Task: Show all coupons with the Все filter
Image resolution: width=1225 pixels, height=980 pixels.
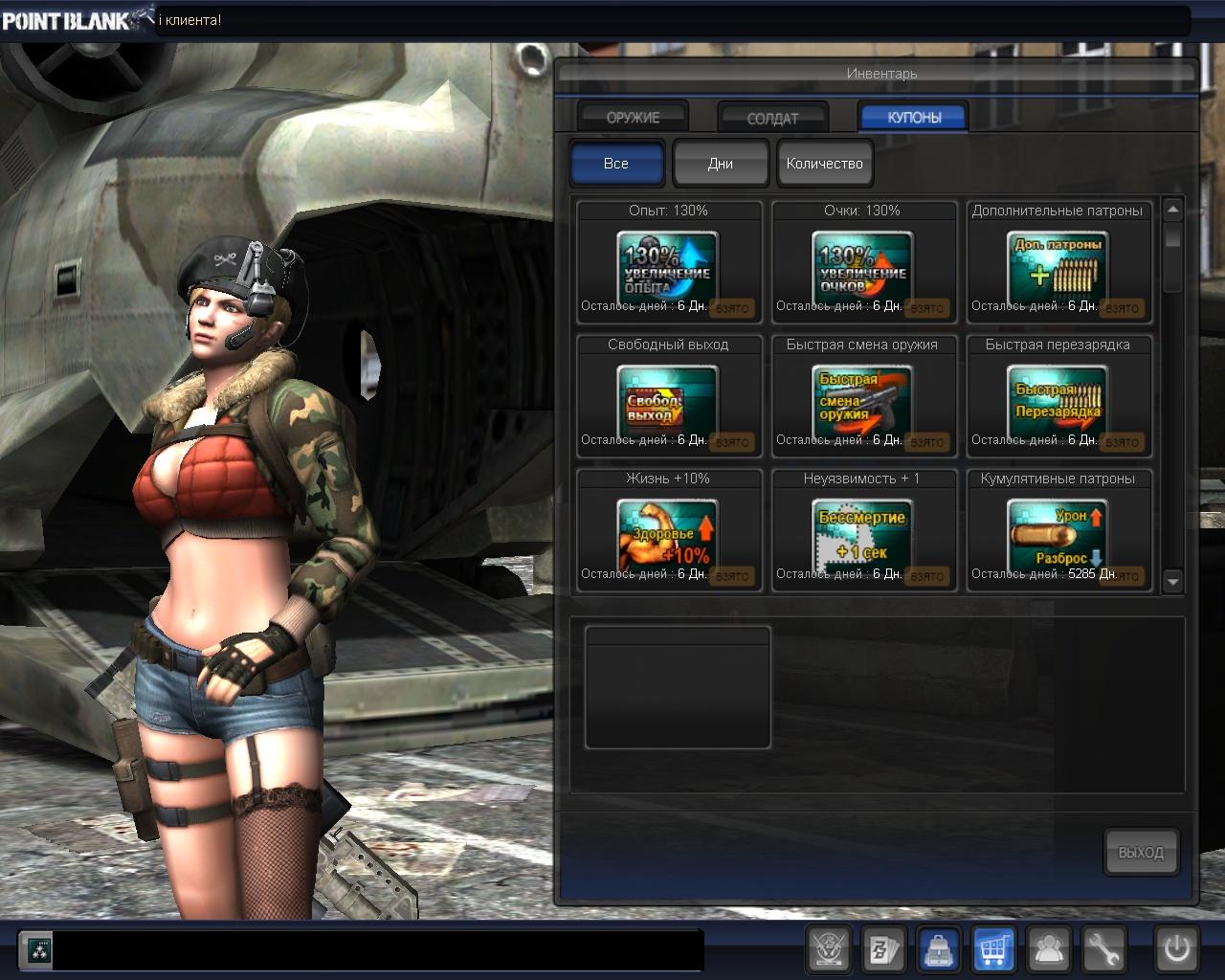Action: coord(616,163)
